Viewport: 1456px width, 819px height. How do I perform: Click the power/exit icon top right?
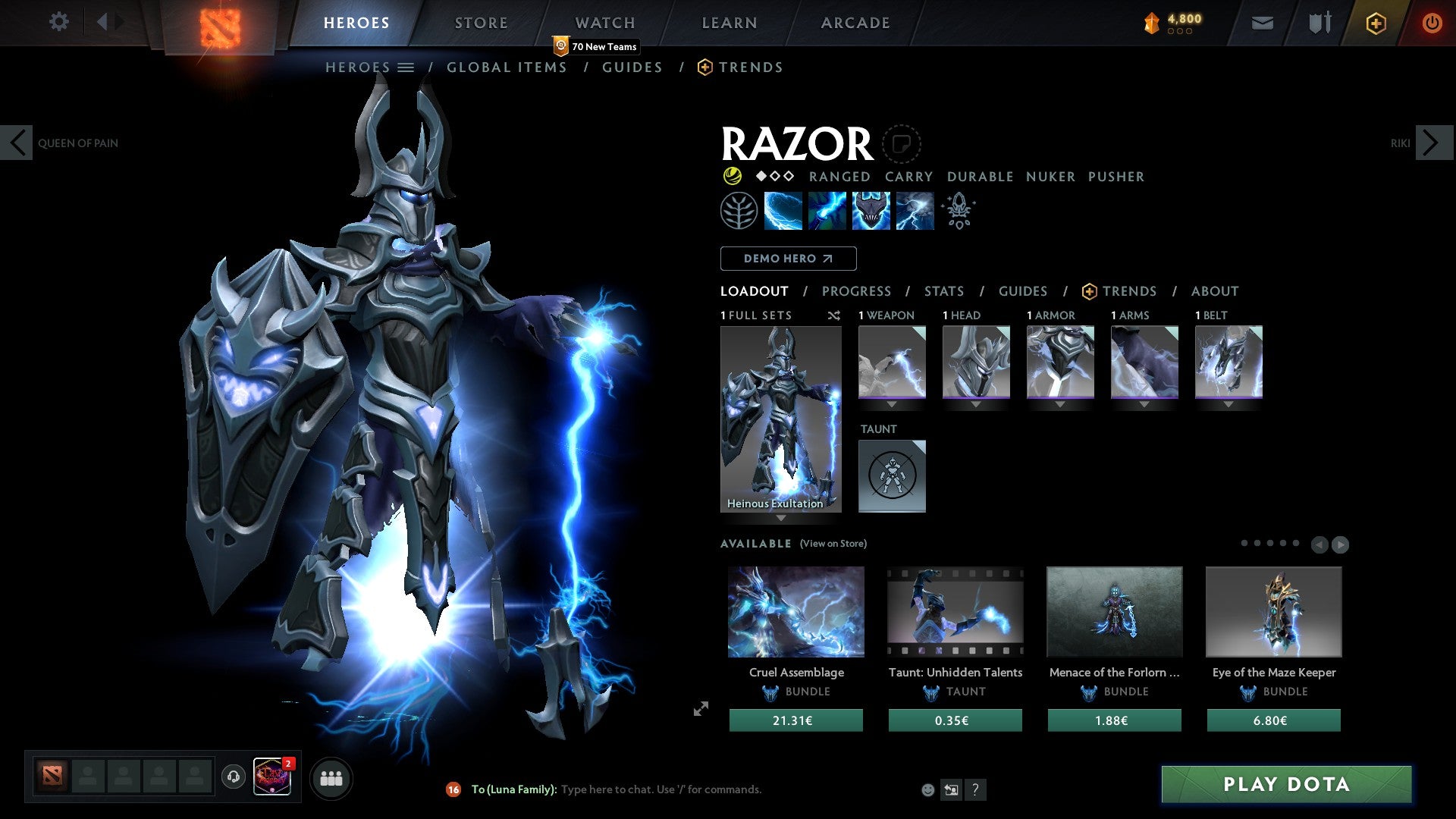click(1432, 23)
